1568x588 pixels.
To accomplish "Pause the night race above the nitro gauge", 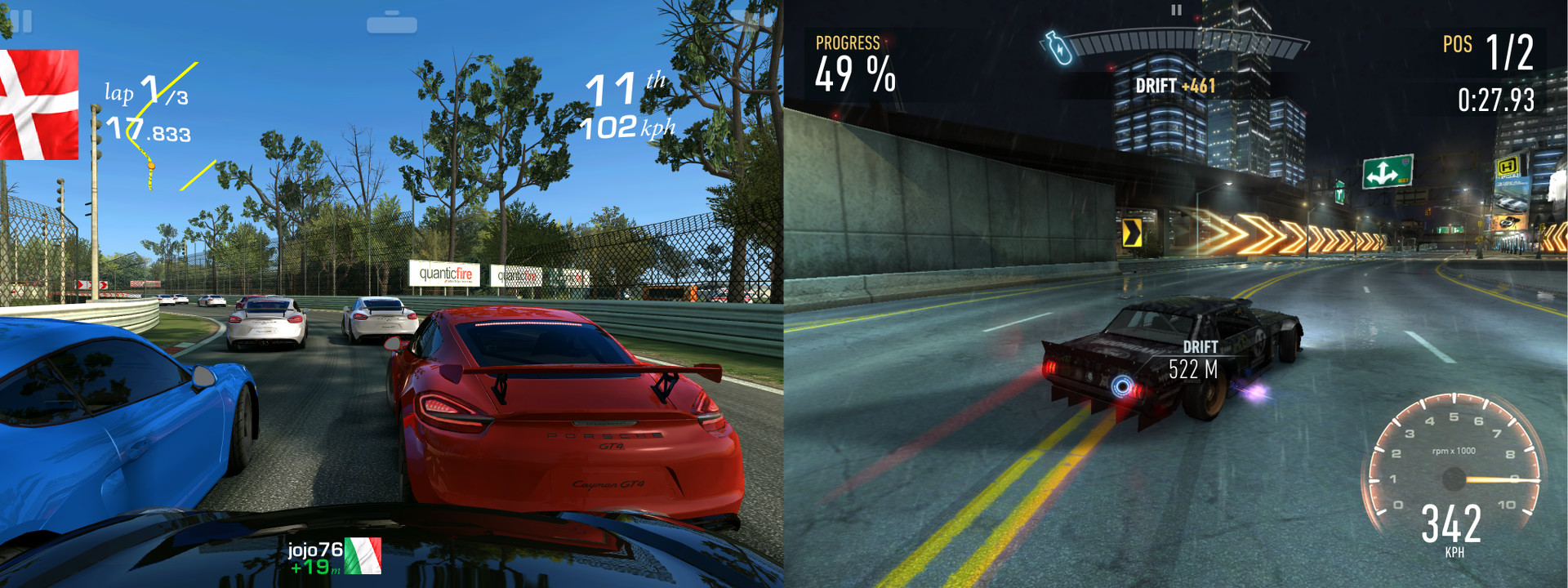I will 1176,11.
